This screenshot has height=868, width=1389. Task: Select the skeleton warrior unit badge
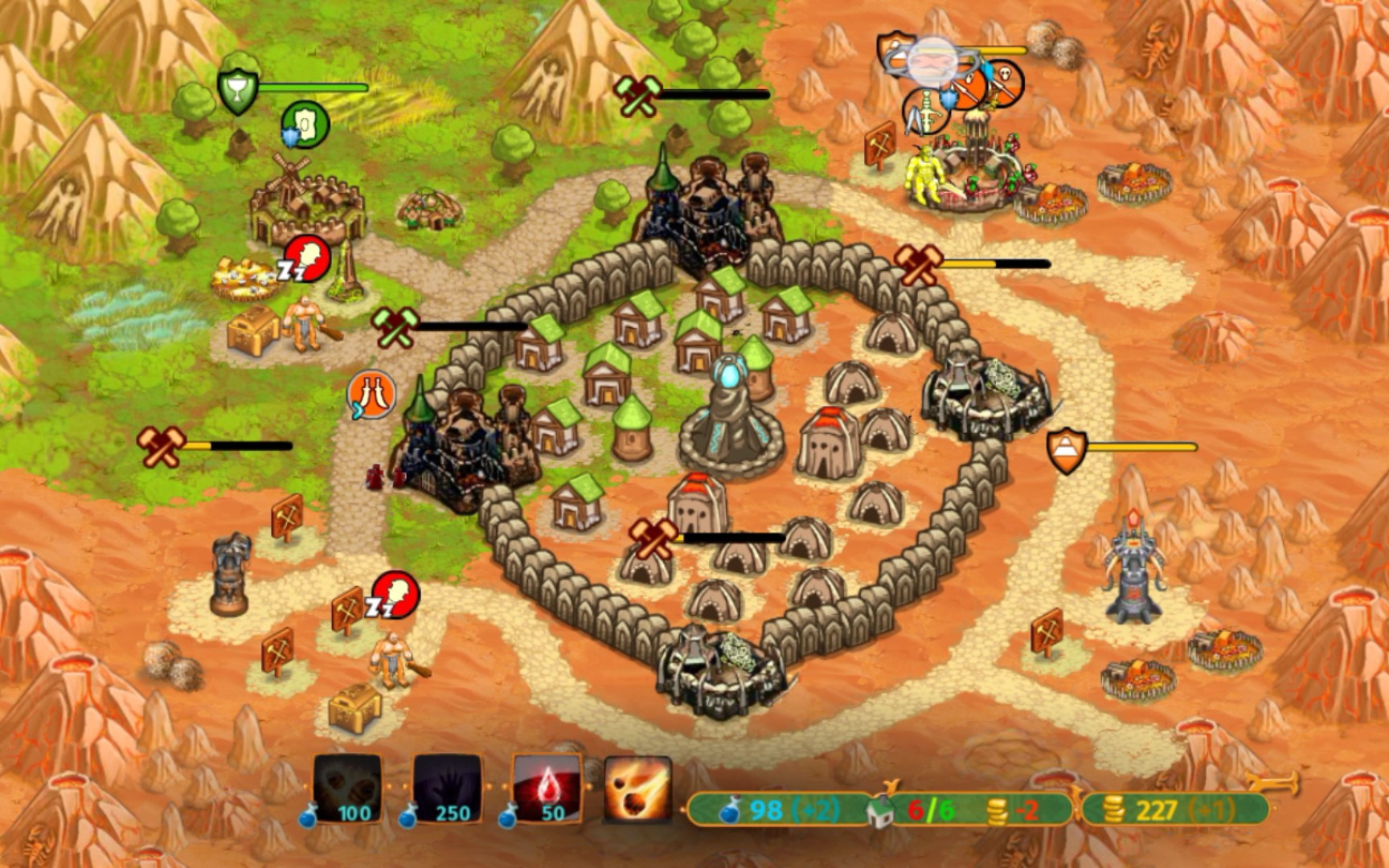click(x=927, y=109)
